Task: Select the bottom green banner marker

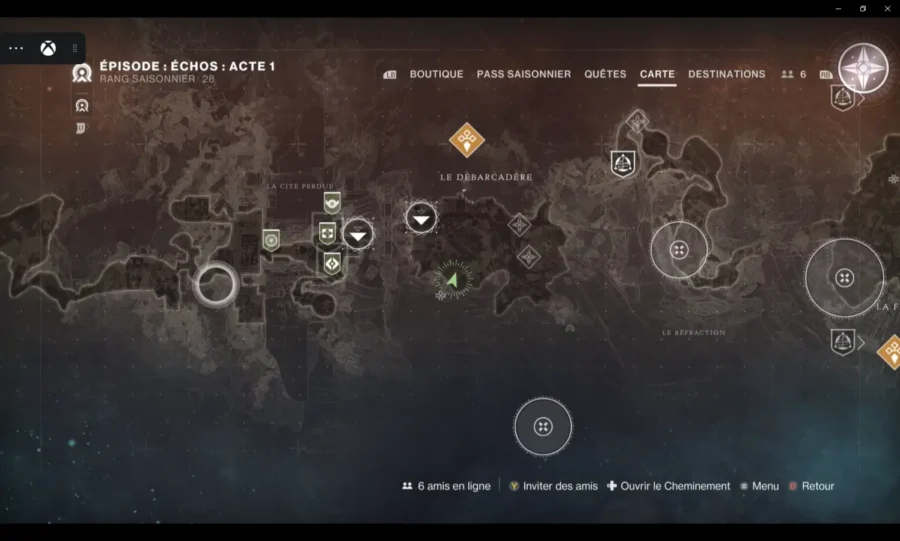Action: [331, 263]
